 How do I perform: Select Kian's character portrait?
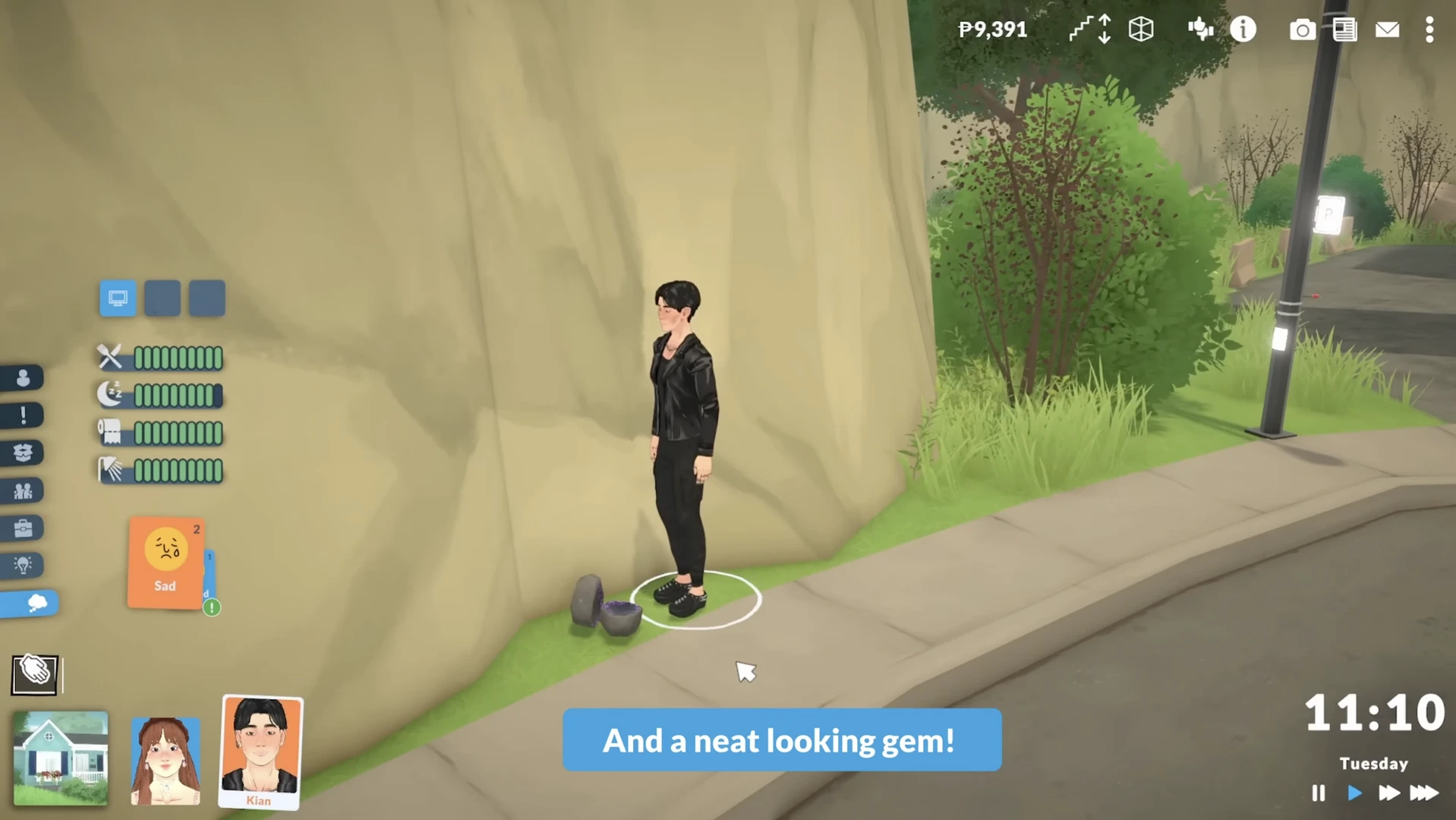pyautogui.click(x=260, y=752)
